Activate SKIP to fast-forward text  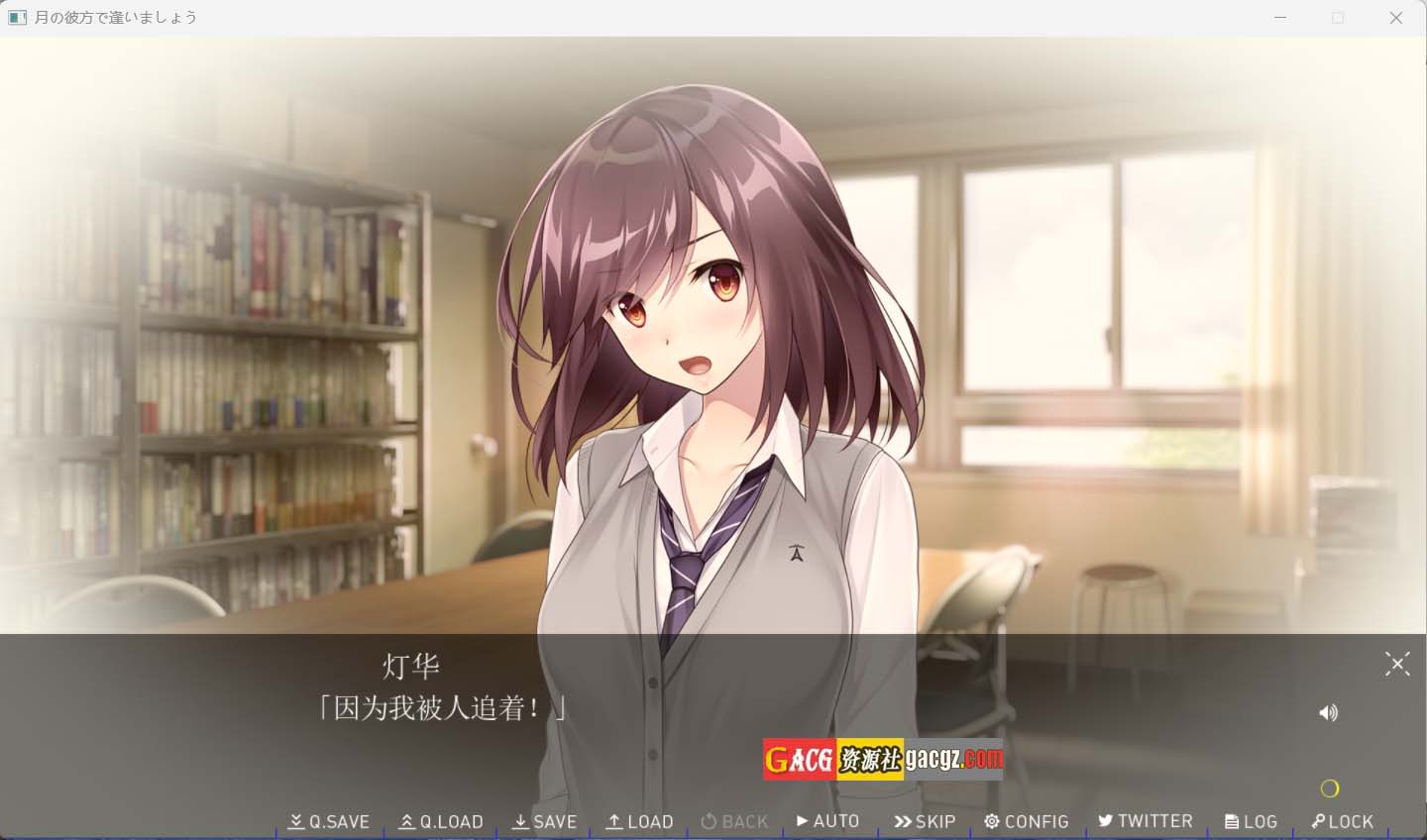click(925, 821)
